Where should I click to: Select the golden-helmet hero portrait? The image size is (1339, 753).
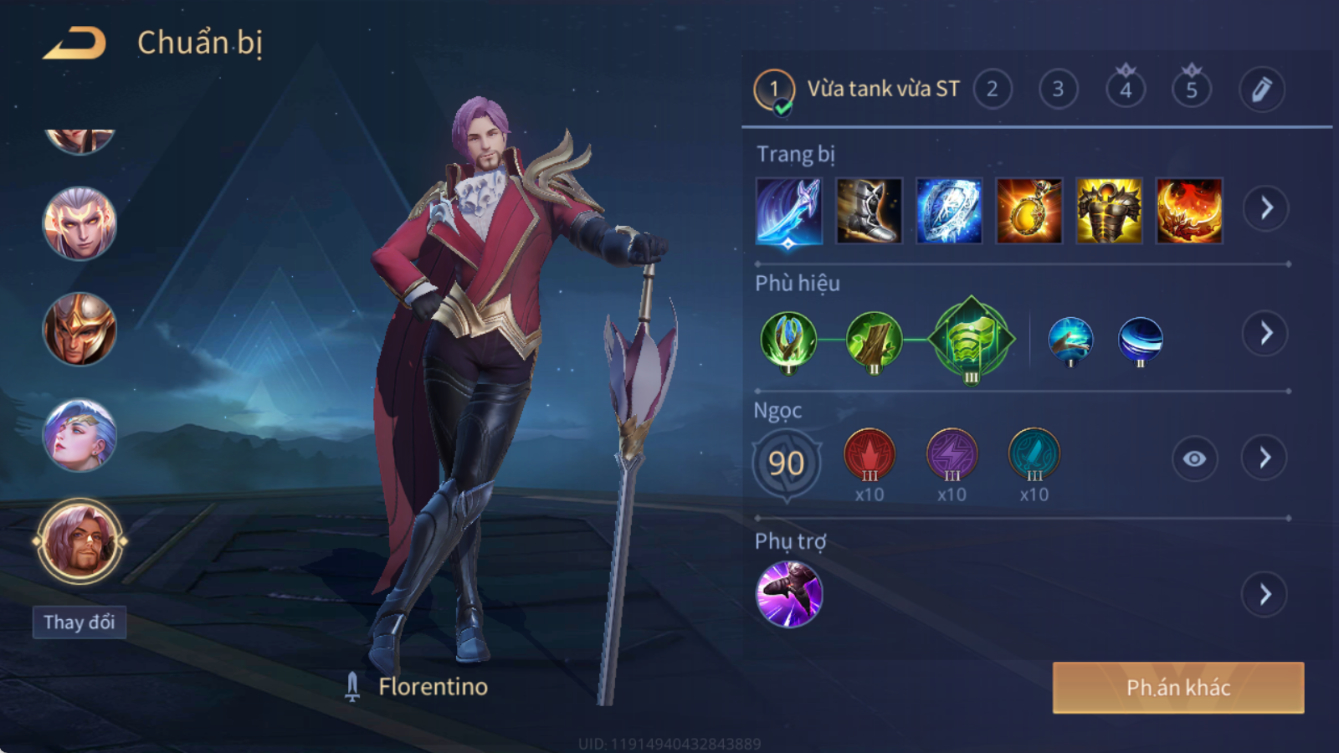80,329
